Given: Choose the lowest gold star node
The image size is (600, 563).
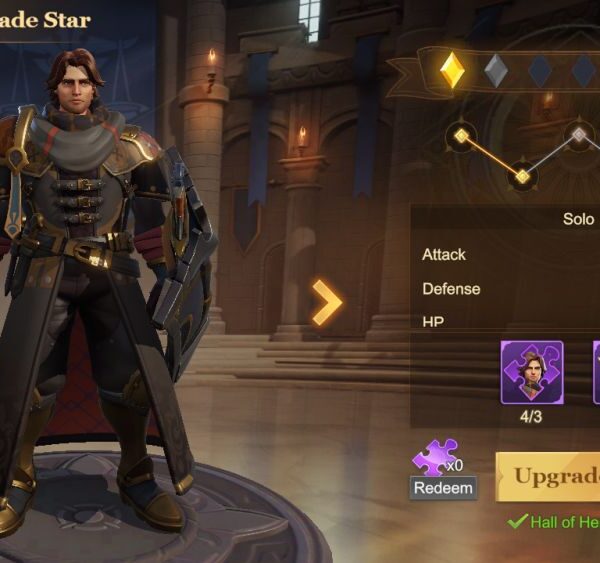Looking at the screenshot, I should 522,177.
